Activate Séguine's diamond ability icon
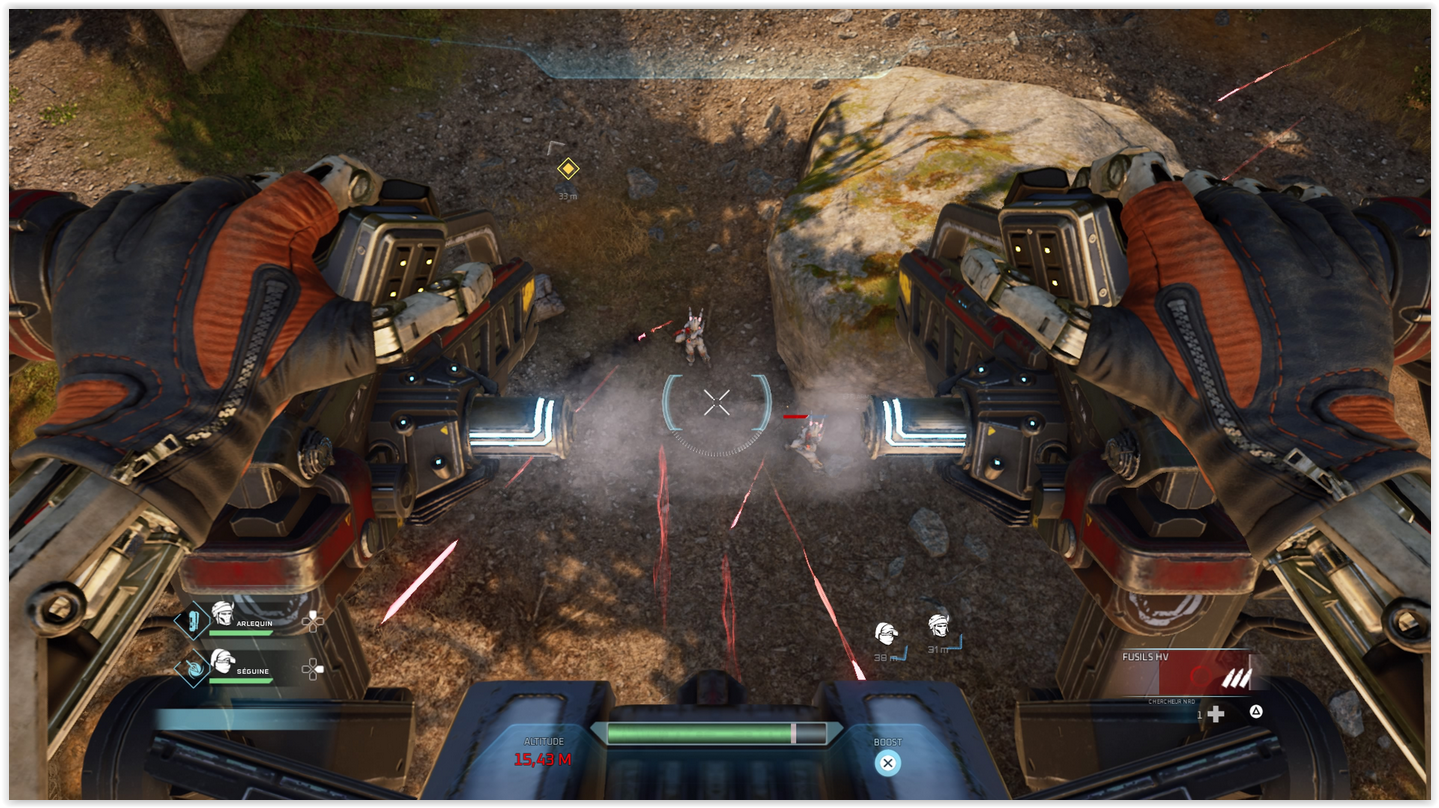The width and height of the screenshot is (1439, 808). pos(191,667)
